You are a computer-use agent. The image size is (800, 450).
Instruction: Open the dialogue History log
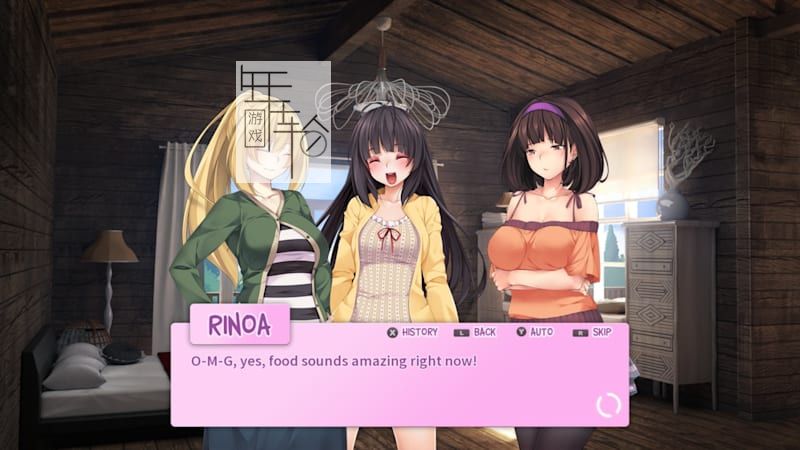pyautogui.click(x=412, y=332)
